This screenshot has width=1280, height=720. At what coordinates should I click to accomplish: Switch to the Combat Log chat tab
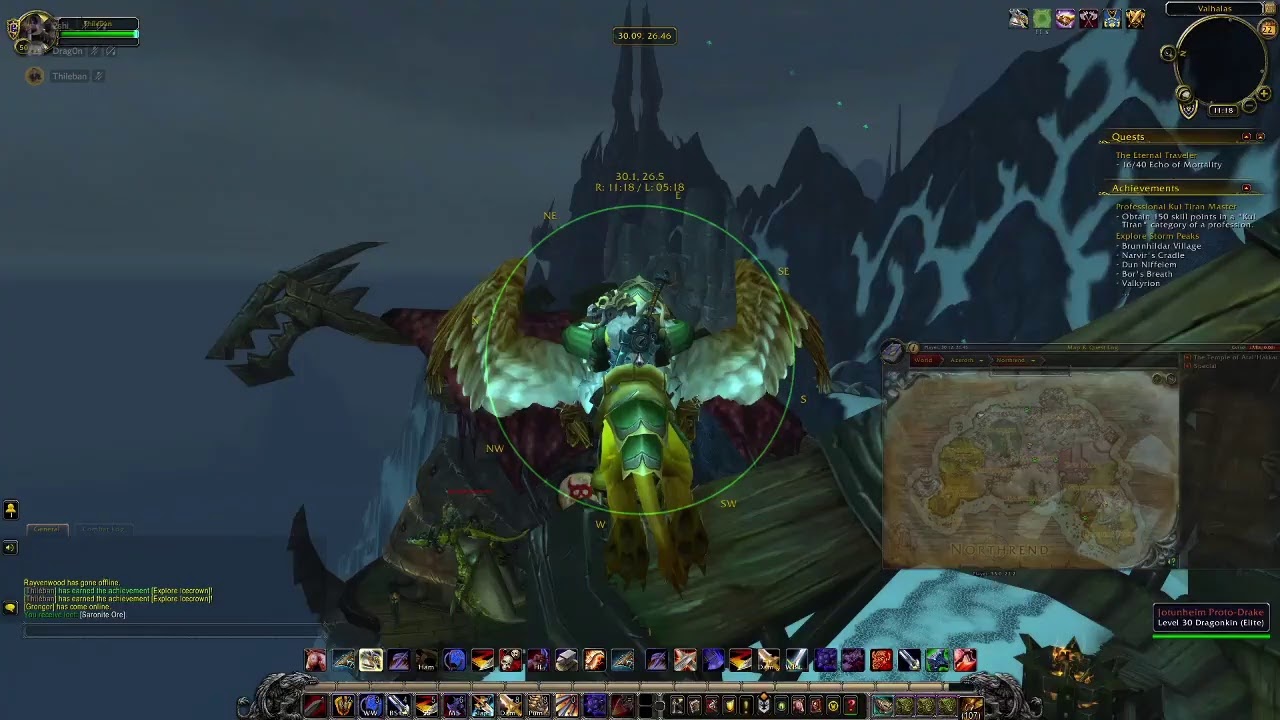[x=102, y=530]
